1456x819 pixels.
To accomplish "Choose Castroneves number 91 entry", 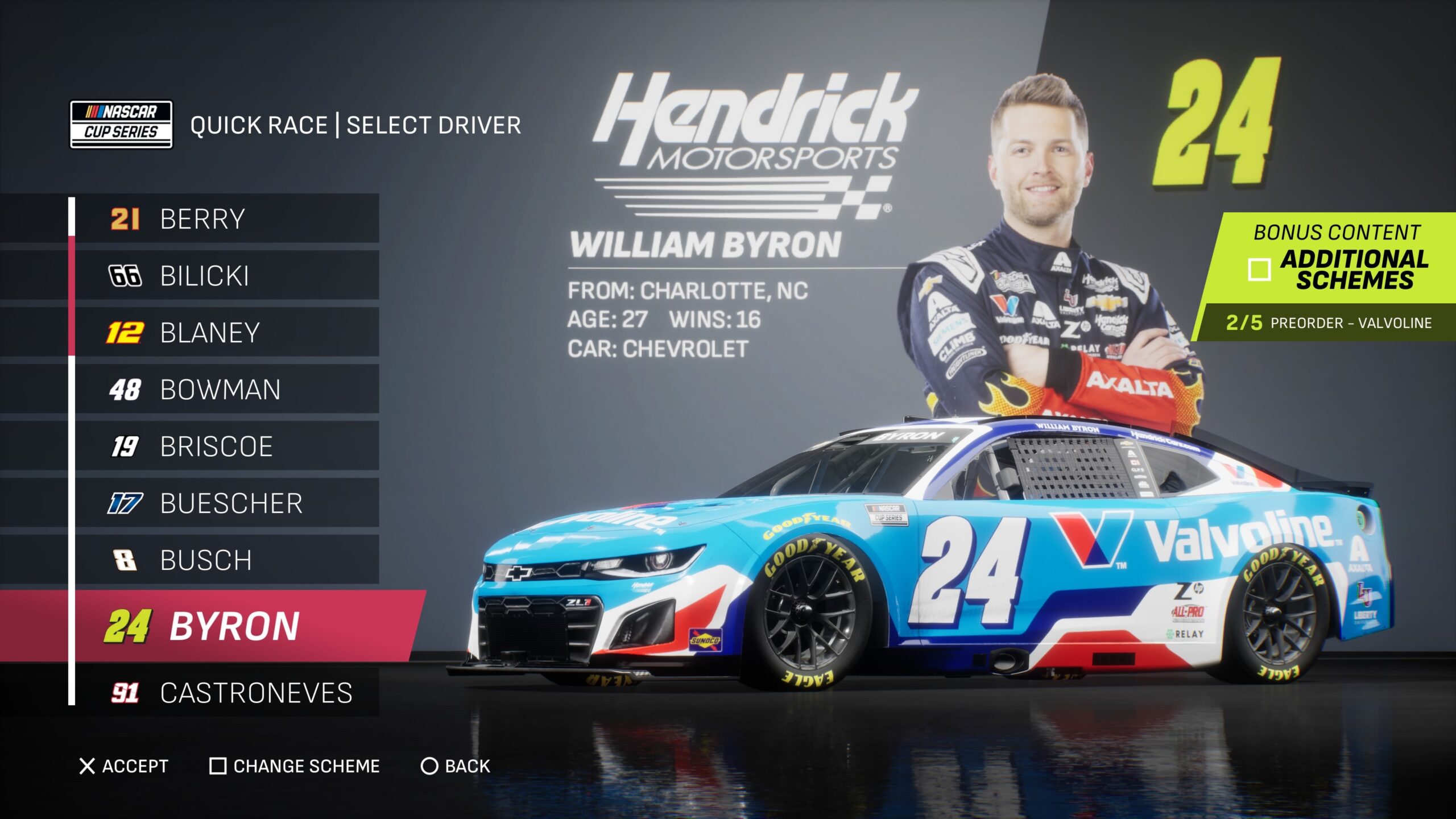I will pos(226,693).
